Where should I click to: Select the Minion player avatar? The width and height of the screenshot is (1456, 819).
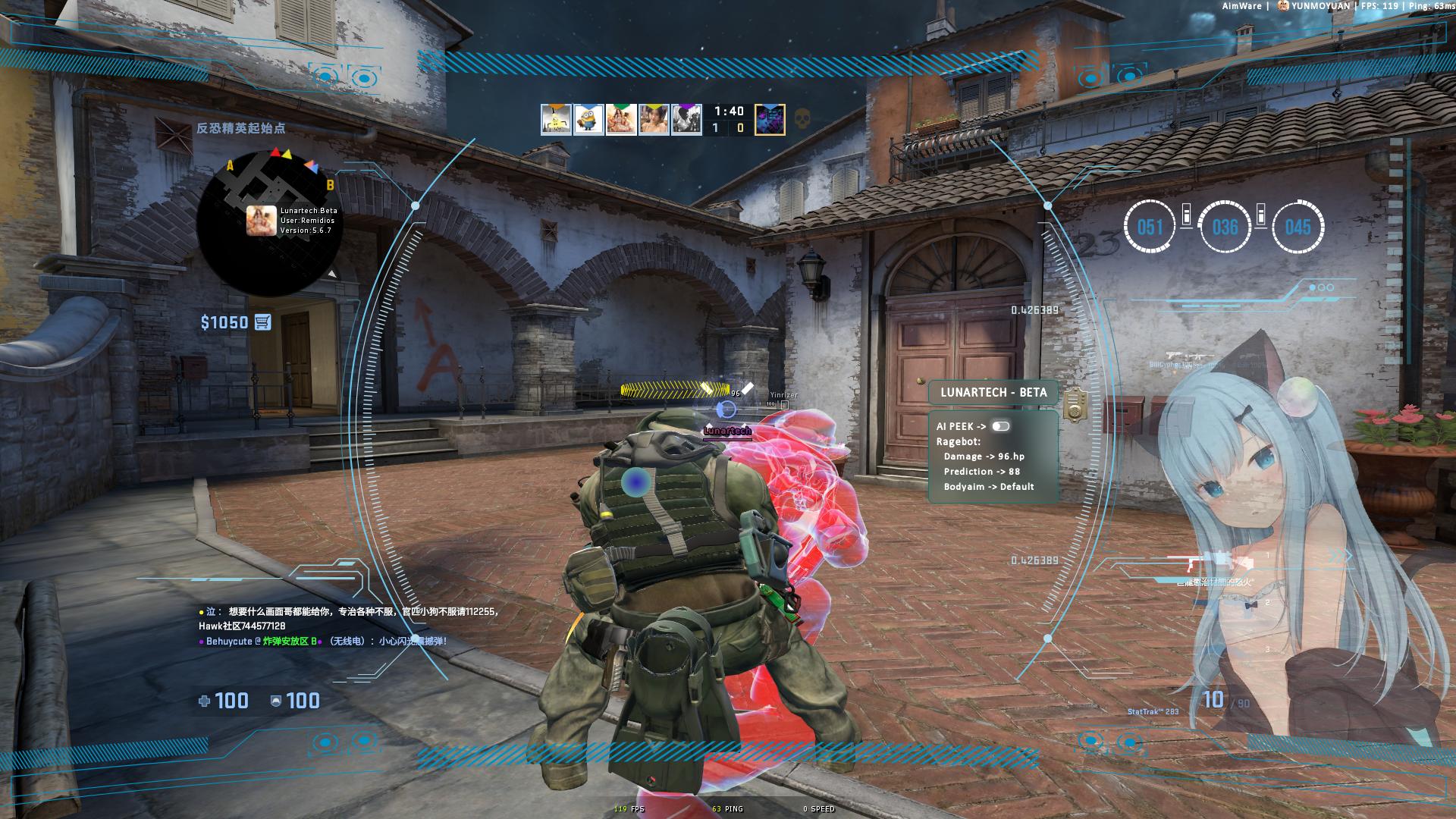coord(588,120)
